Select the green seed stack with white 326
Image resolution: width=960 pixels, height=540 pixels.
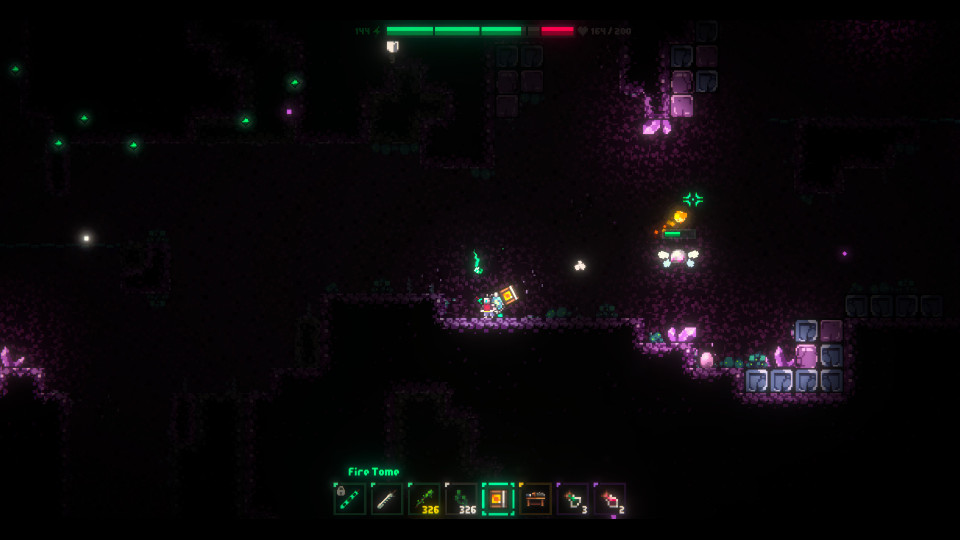click(x=461, y=498)
